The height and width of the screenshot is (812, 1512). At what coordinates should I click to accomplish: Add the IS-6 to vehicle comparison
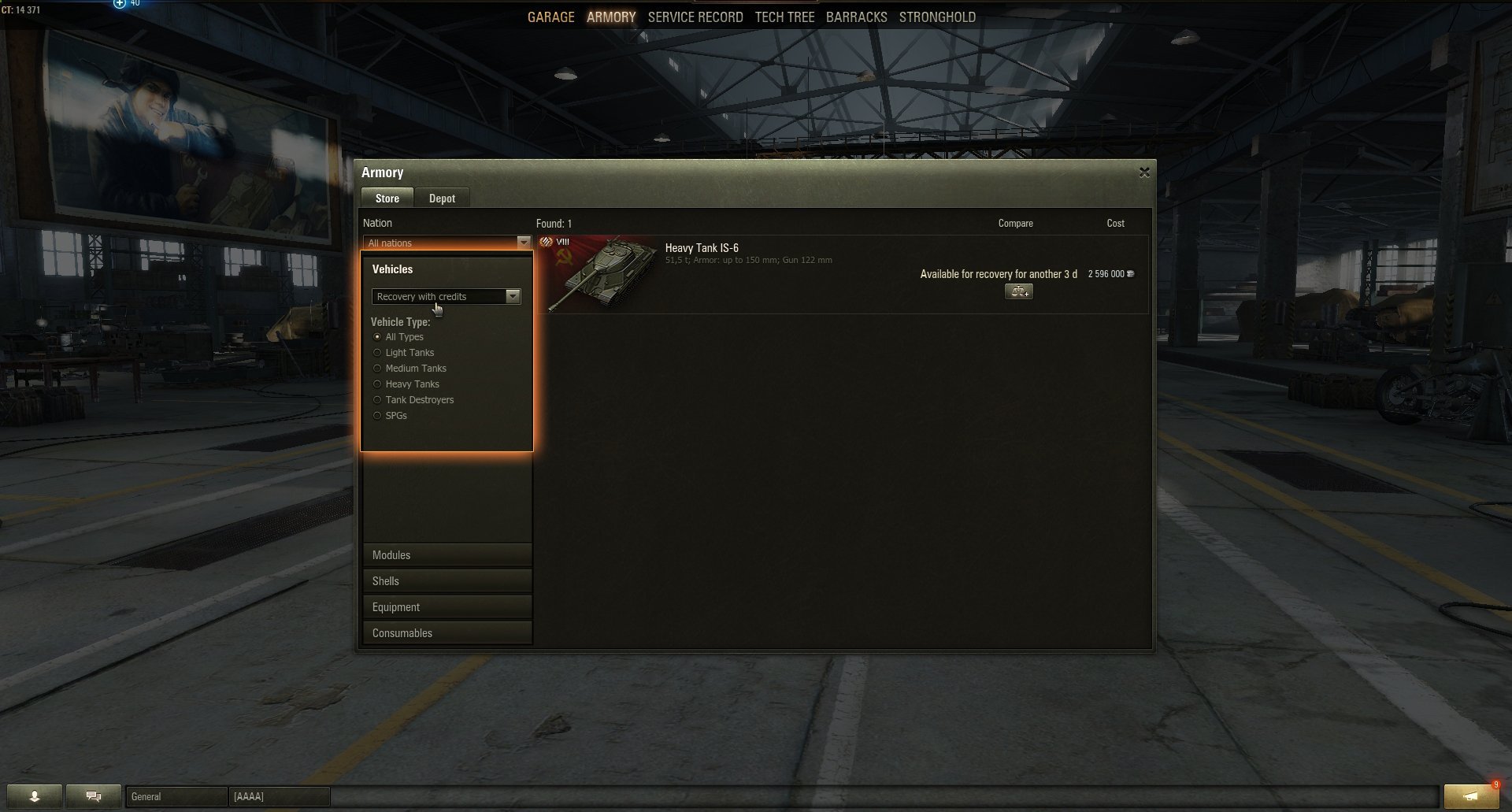pyautogui.click(x=1018, y=292)
